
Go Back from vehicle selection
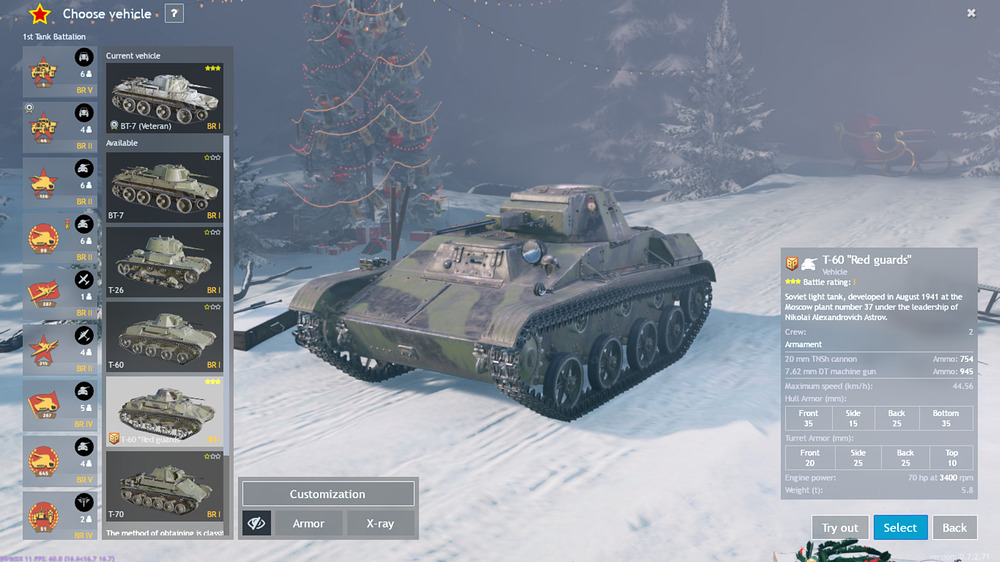[x=955, y=527]
